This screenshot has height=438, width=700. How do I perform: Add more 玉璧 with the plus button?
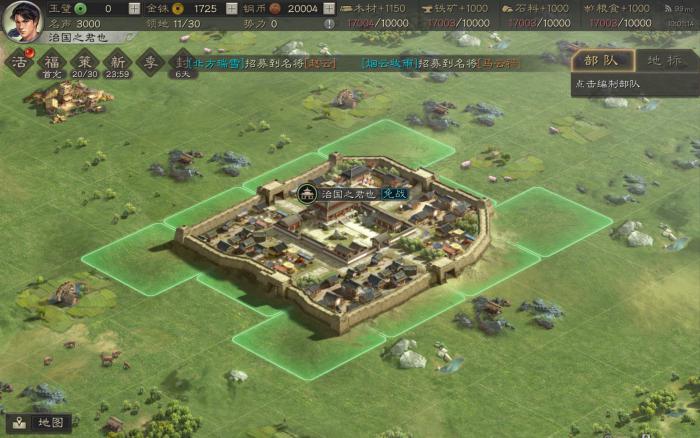pyautogui.click(x=135, y=8)
